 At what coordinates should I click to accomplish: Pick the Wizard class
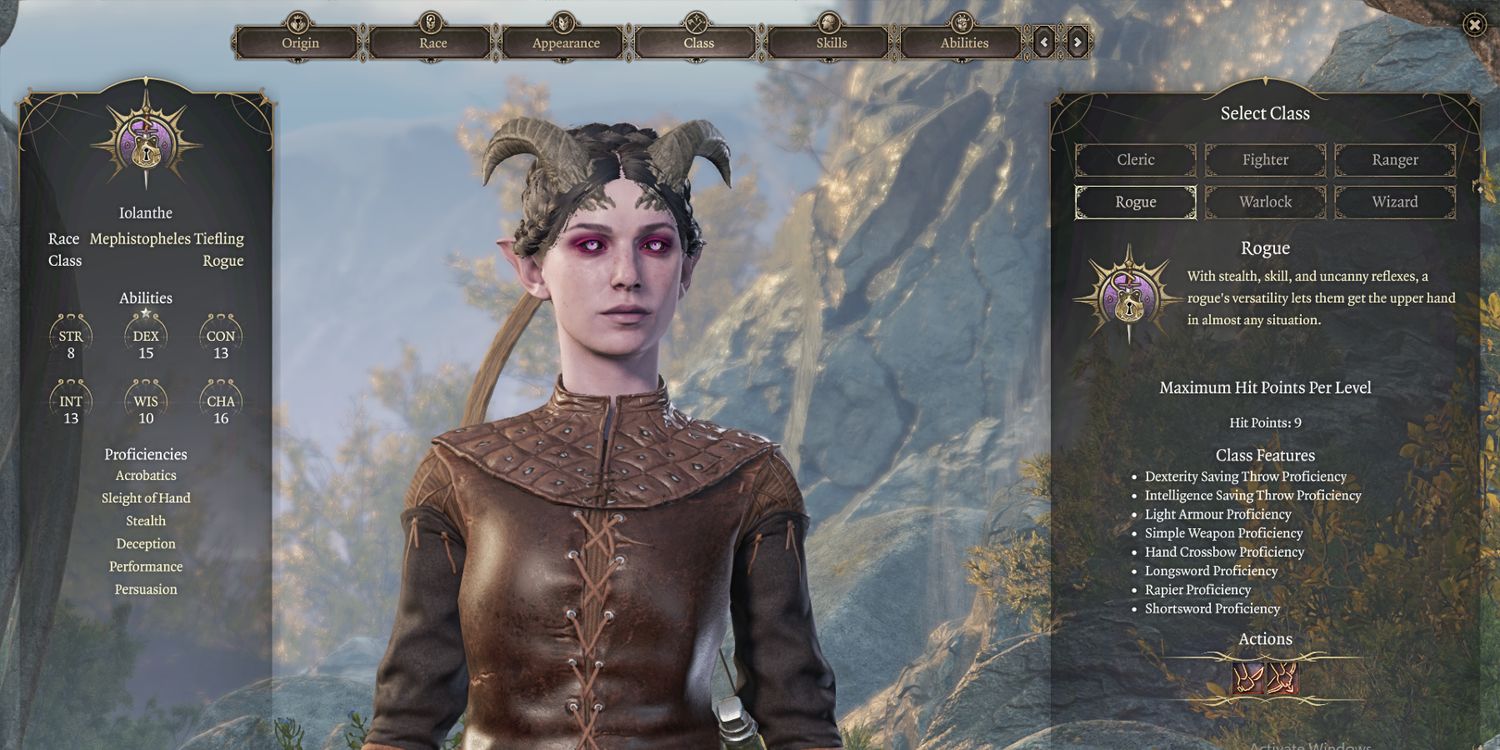coord(1395,202)
